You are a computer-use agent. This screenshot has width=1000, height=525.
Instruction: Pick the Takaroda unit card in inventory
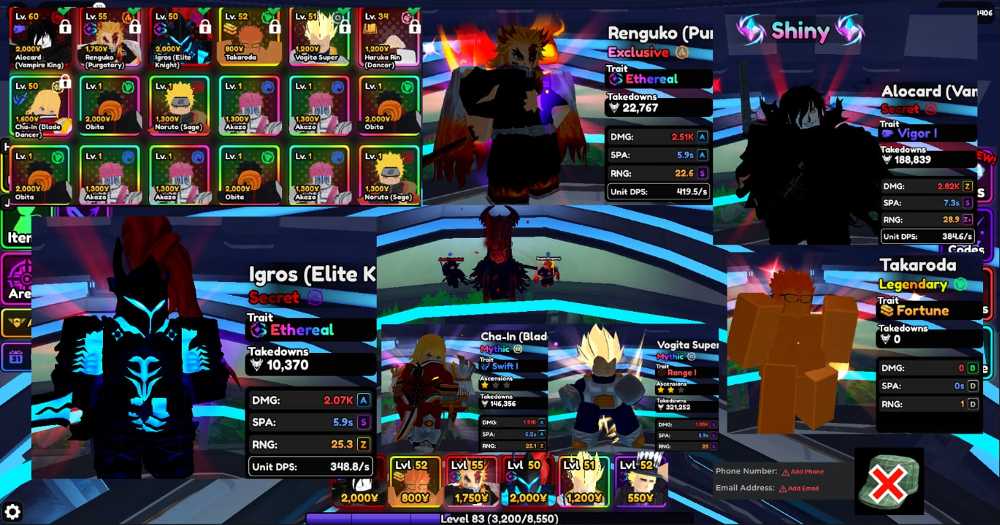(249, 37)
